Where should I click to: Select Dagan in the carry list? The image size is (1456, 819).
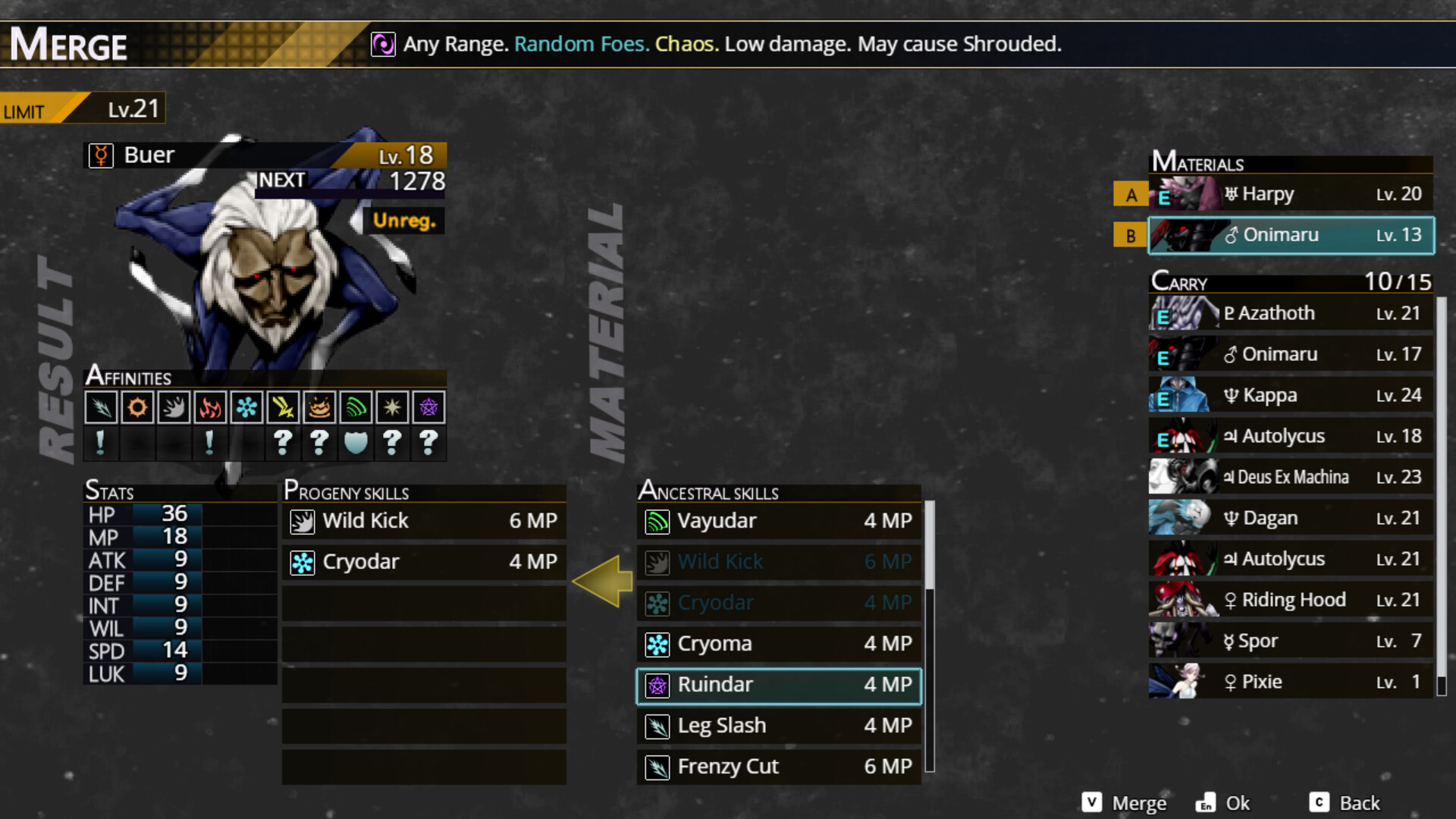tap(1291, 518)
